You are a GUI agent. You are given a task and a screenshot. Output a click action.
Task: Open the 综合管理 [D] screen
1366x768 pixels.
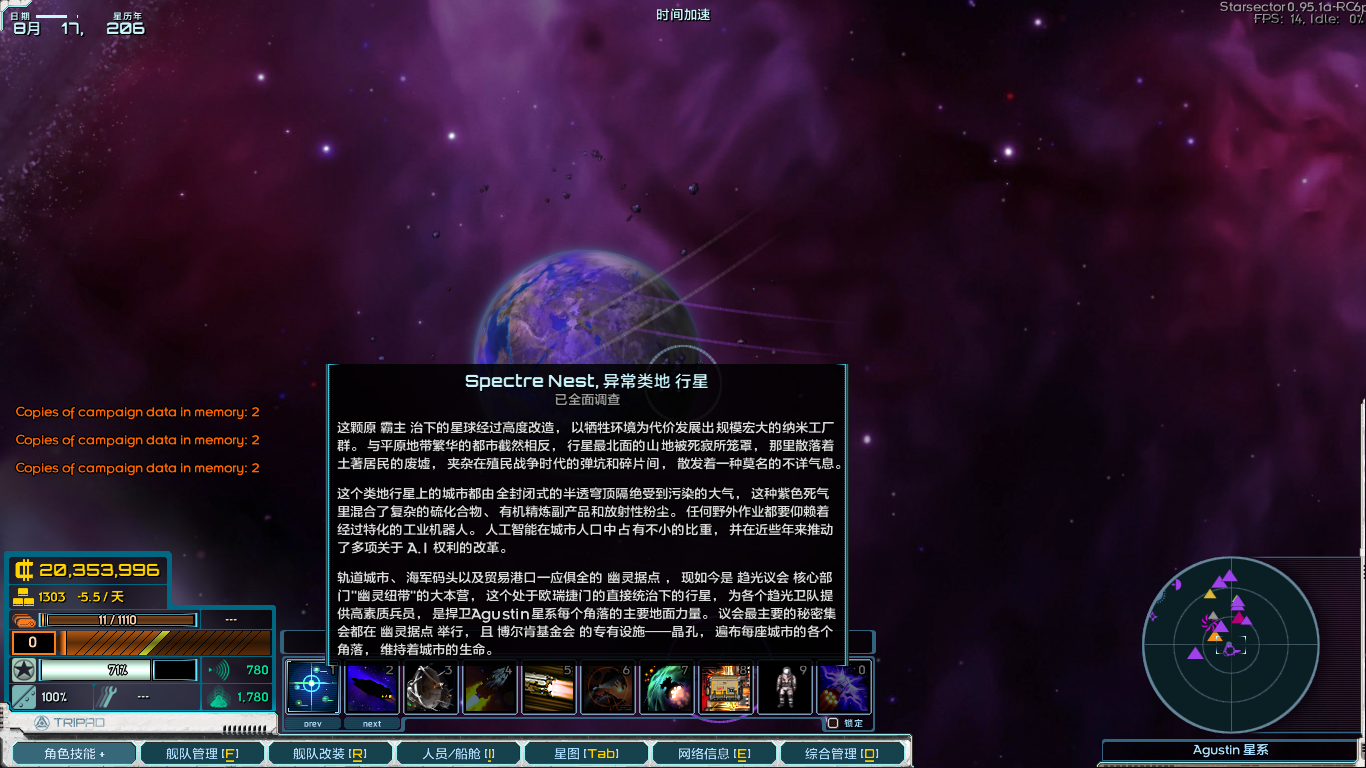(841, 752)
